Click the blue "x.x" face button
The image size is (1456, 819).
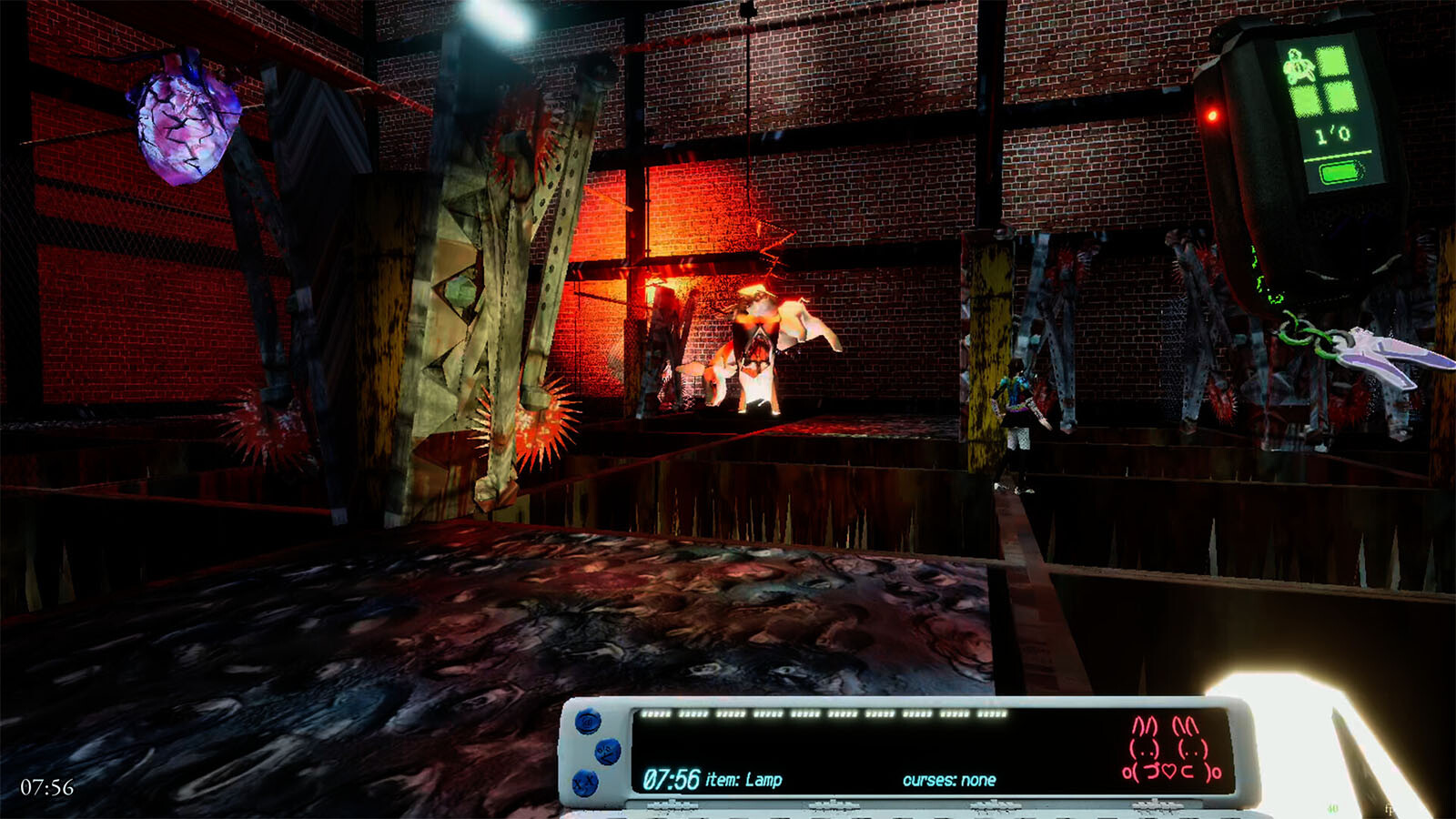tap(584, 783)
